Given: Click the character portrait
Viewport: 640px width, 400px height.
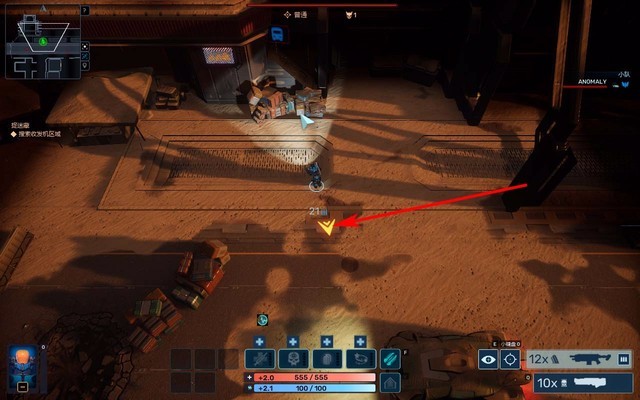Looking at the screenshot, I should [23, 362].
